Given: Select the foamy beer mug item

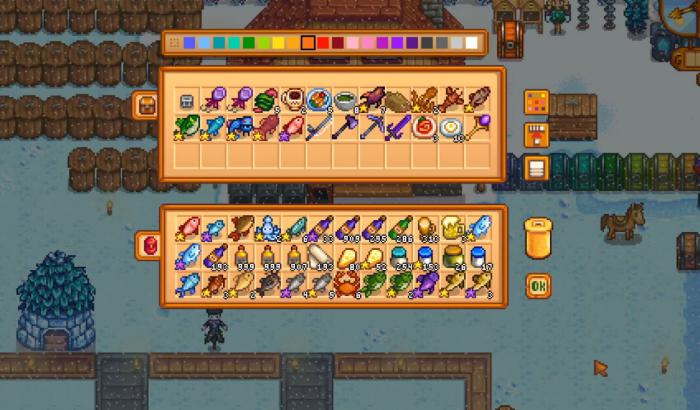Looking at the screenshot, I should coord(451,229).
